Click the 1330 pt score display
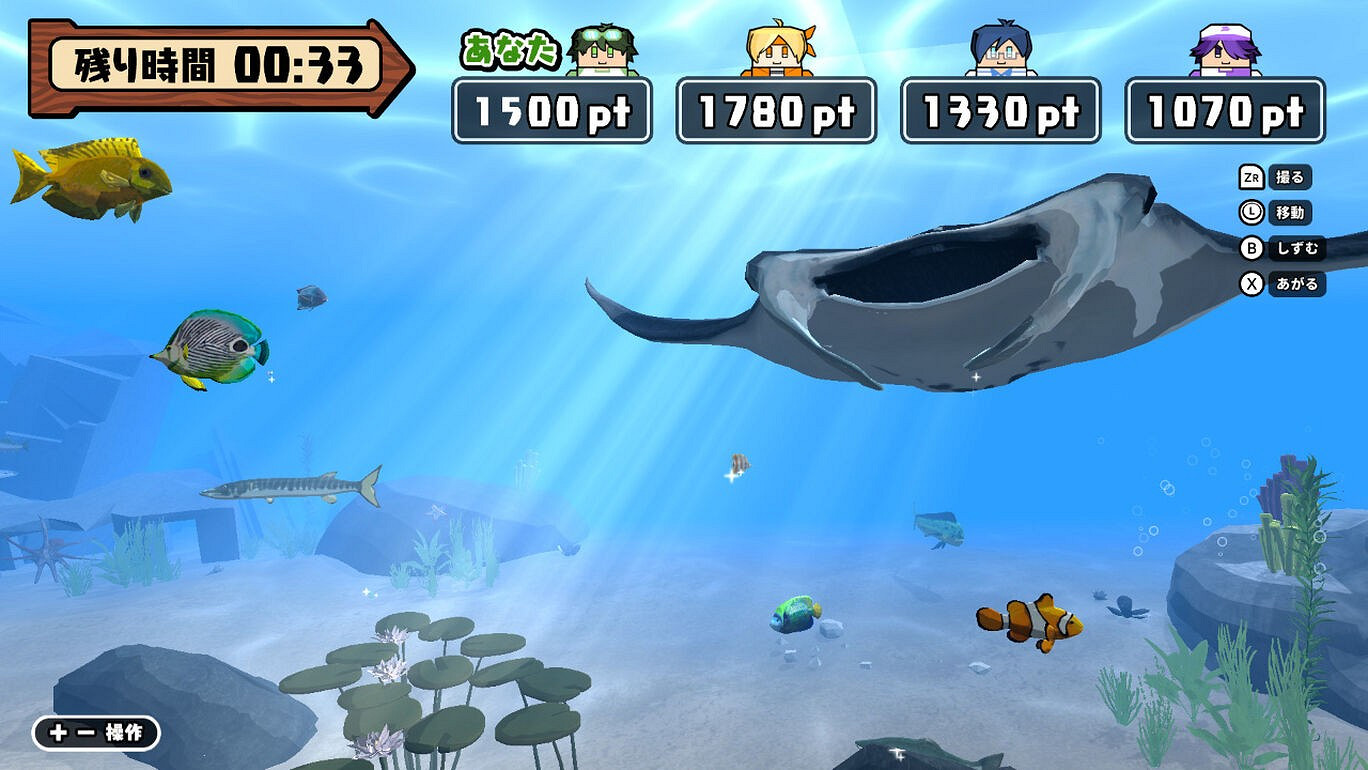 click(1000, 112)
